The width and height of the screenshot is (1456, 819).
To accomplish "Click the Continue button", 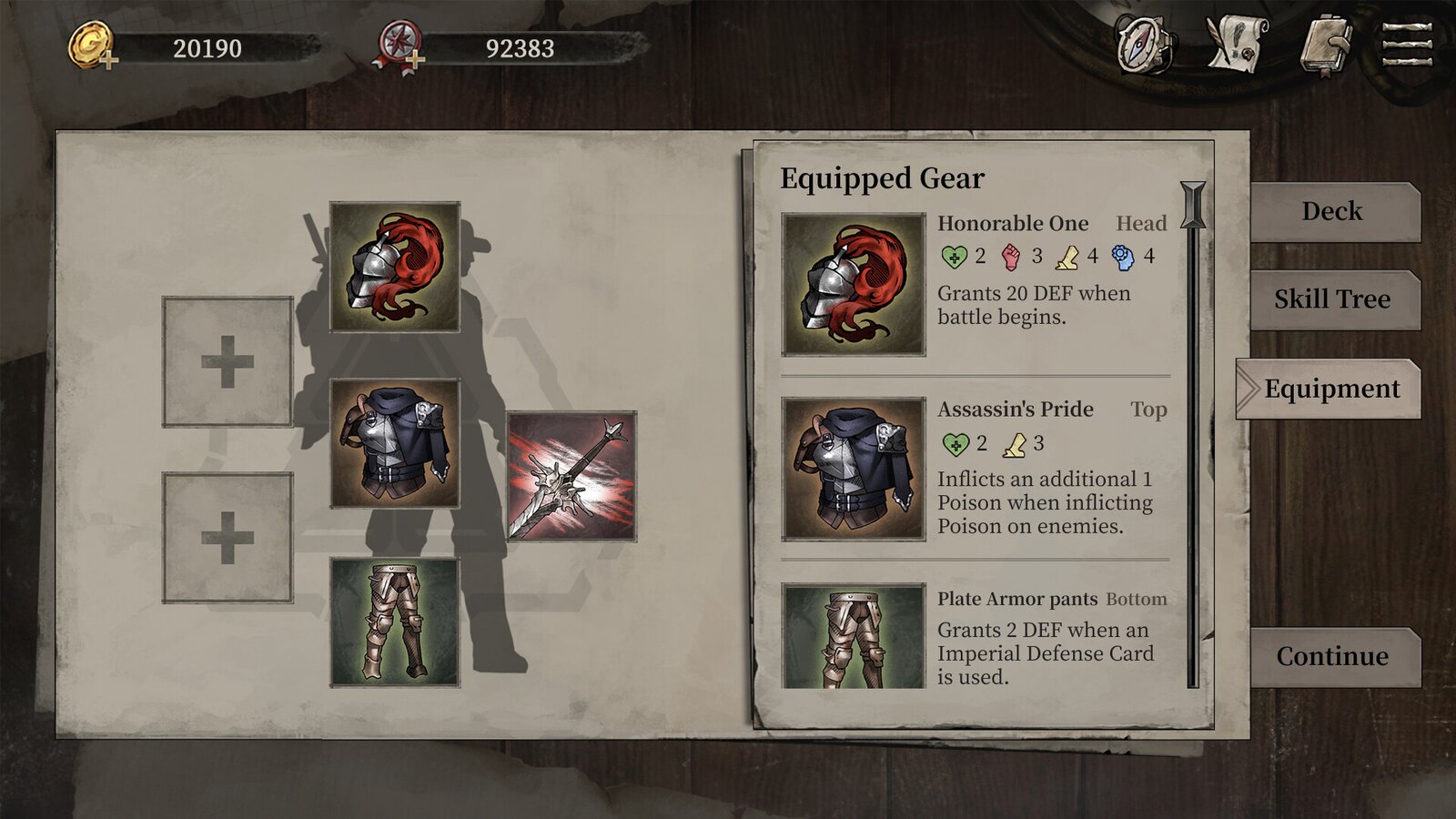I will tap(1332, 656).
